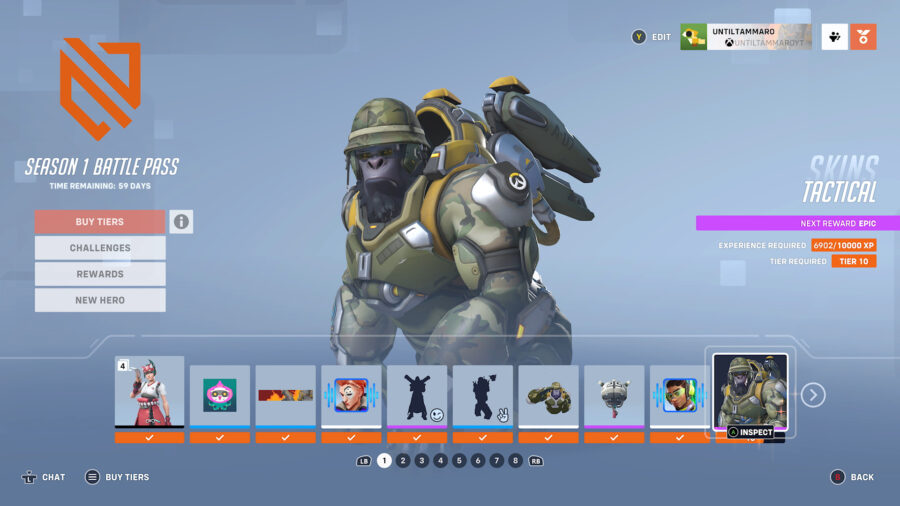Screen dimensions: 900x506
Task: Select the highlighted Tactical Winston skin tile
Action: tap(750, 392)
